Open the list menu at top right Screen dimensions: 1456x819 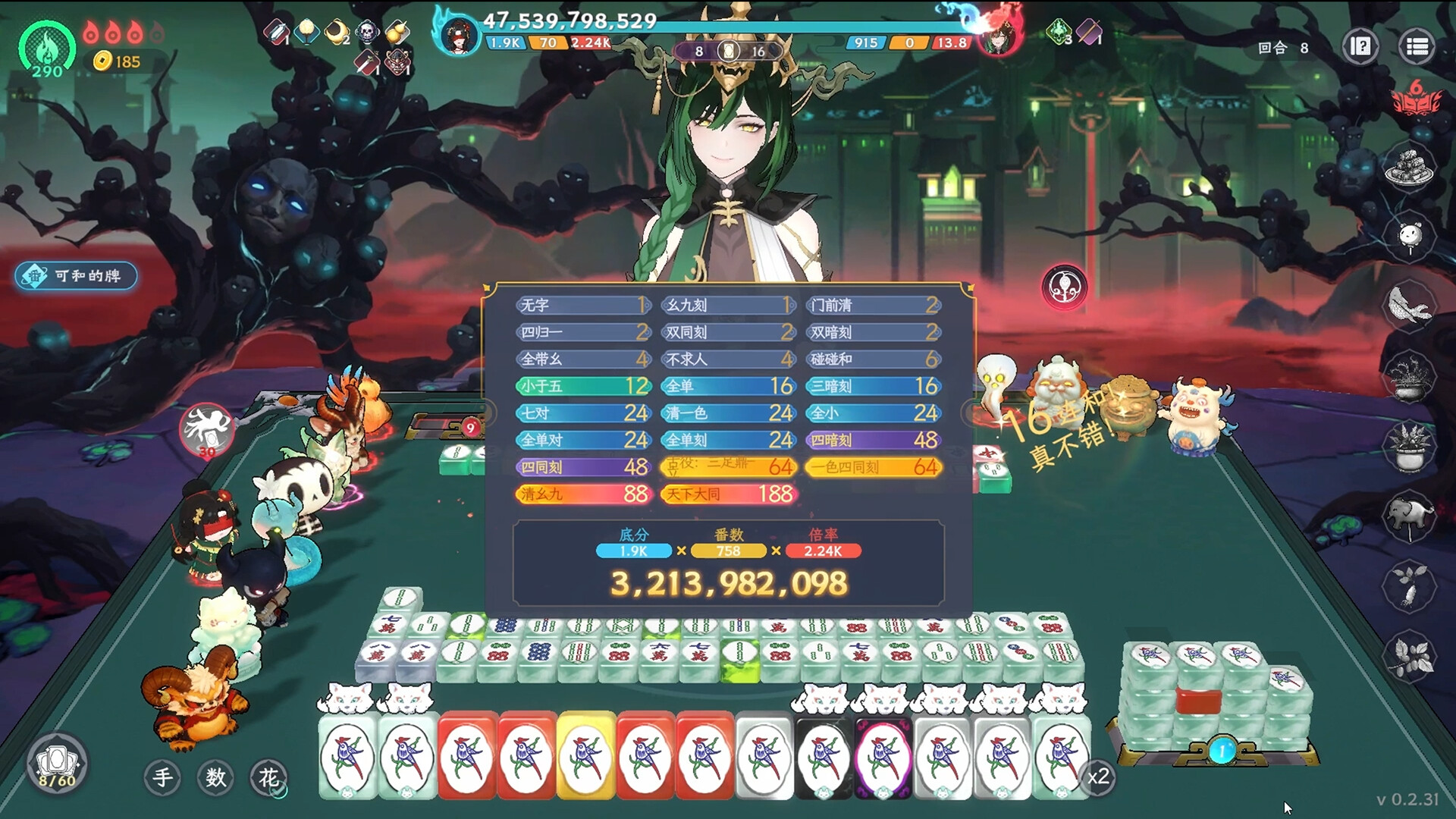(x=1415, y=45)
